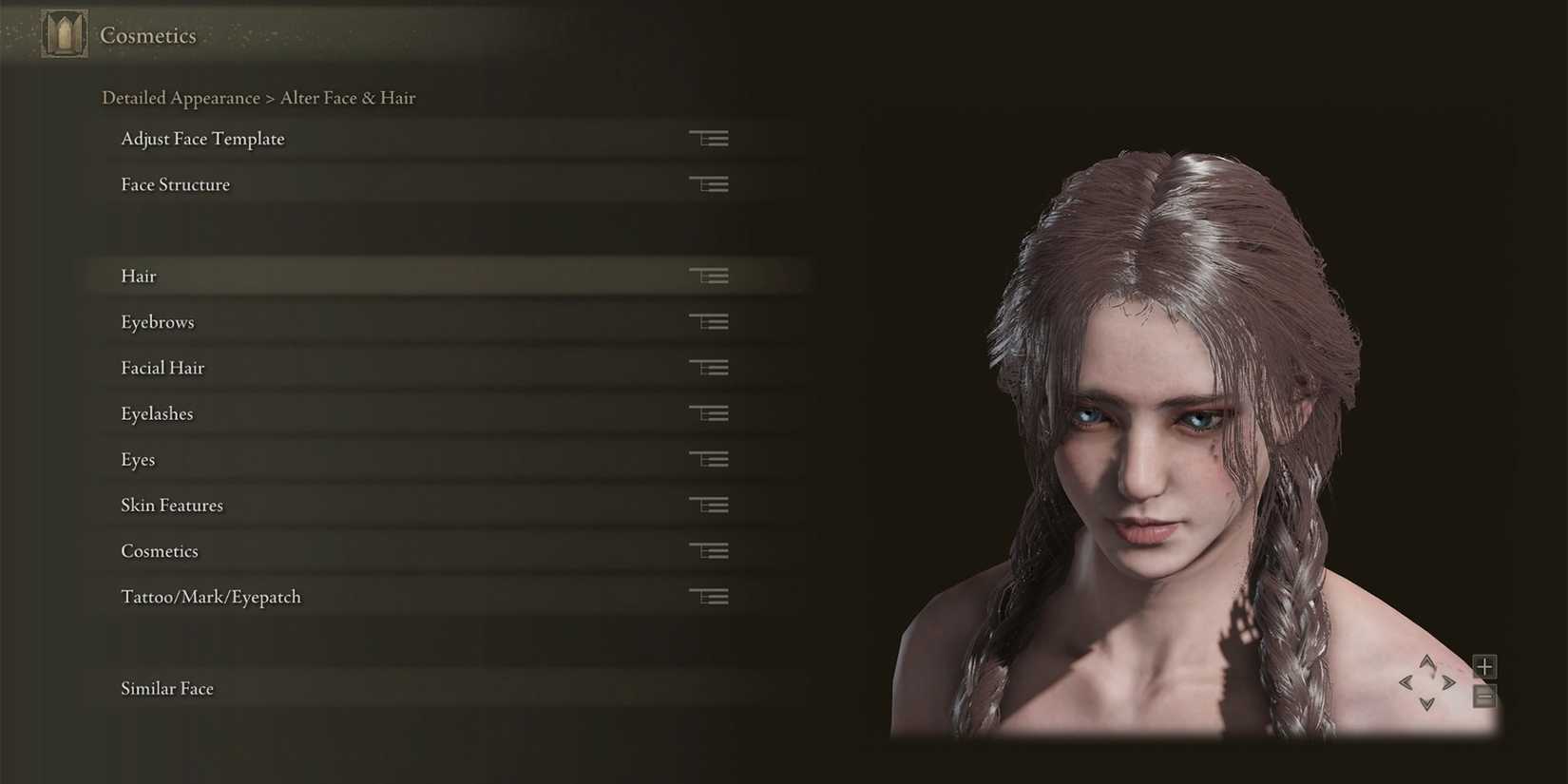Screen dimensions: 1568x784
Task: Open the Skin Features submenu icon
Action: click(x=709, y=505)
